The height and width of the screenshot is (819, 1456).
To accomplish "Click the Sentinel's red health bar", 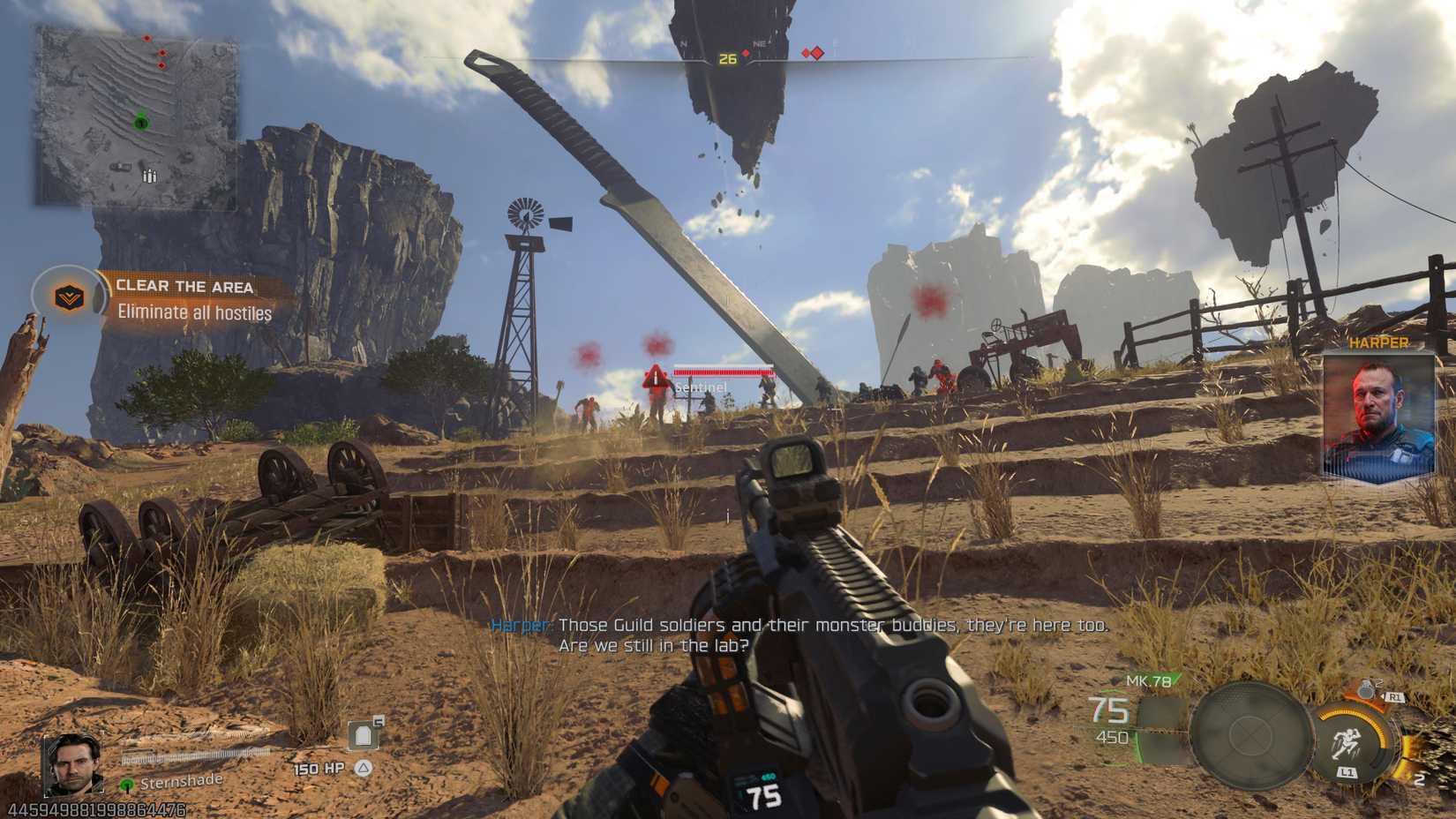I will pos(724,374).
